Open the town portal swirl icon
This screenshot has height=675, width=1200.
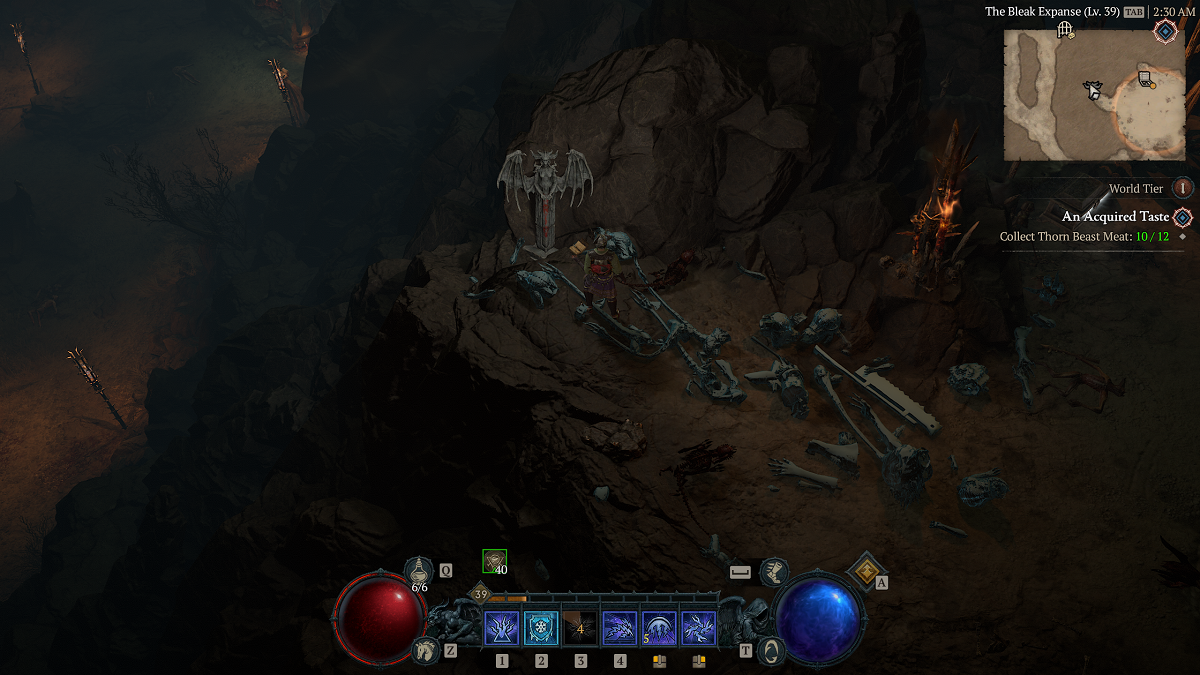click(x=771, y=650)
